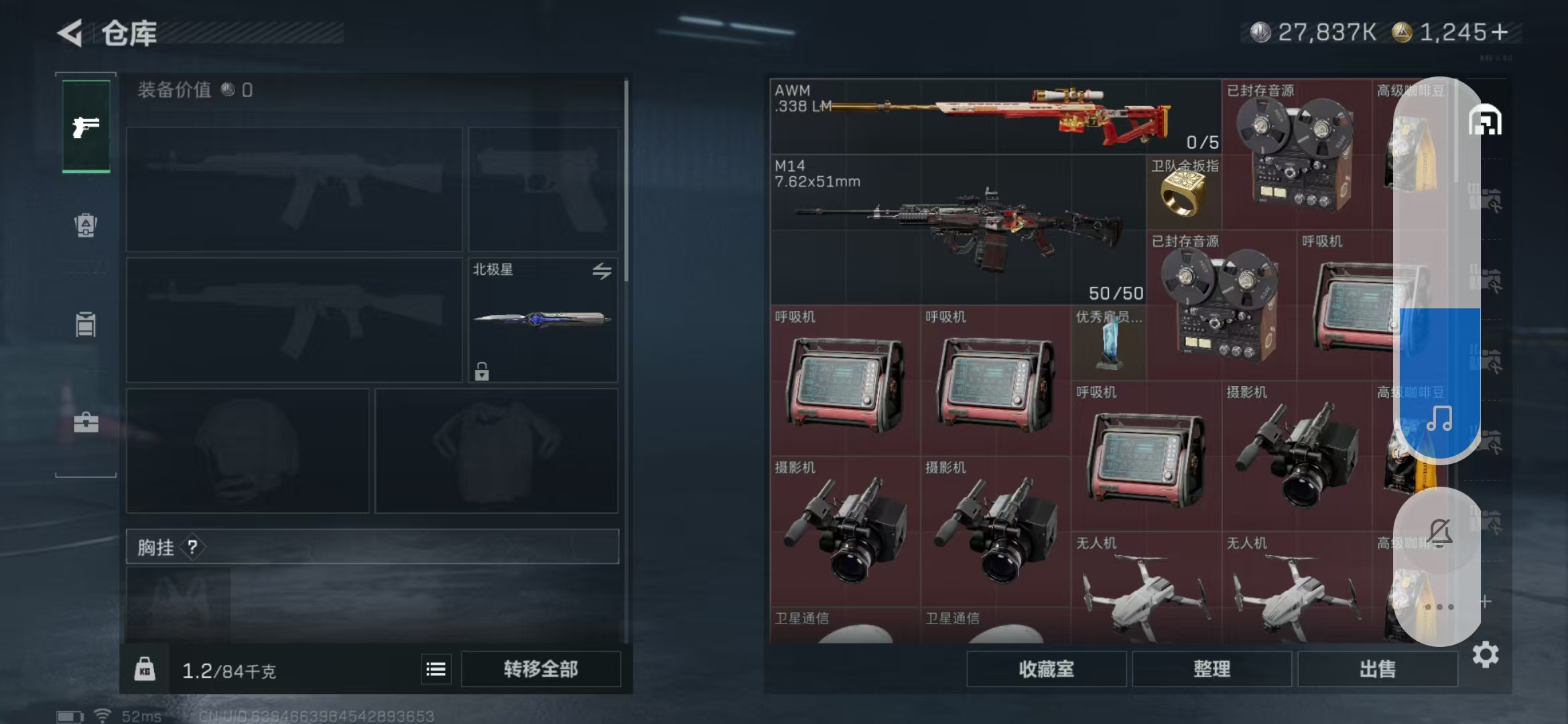
Task: Toggle the muted bell notification button
Action: (1439, 533)
